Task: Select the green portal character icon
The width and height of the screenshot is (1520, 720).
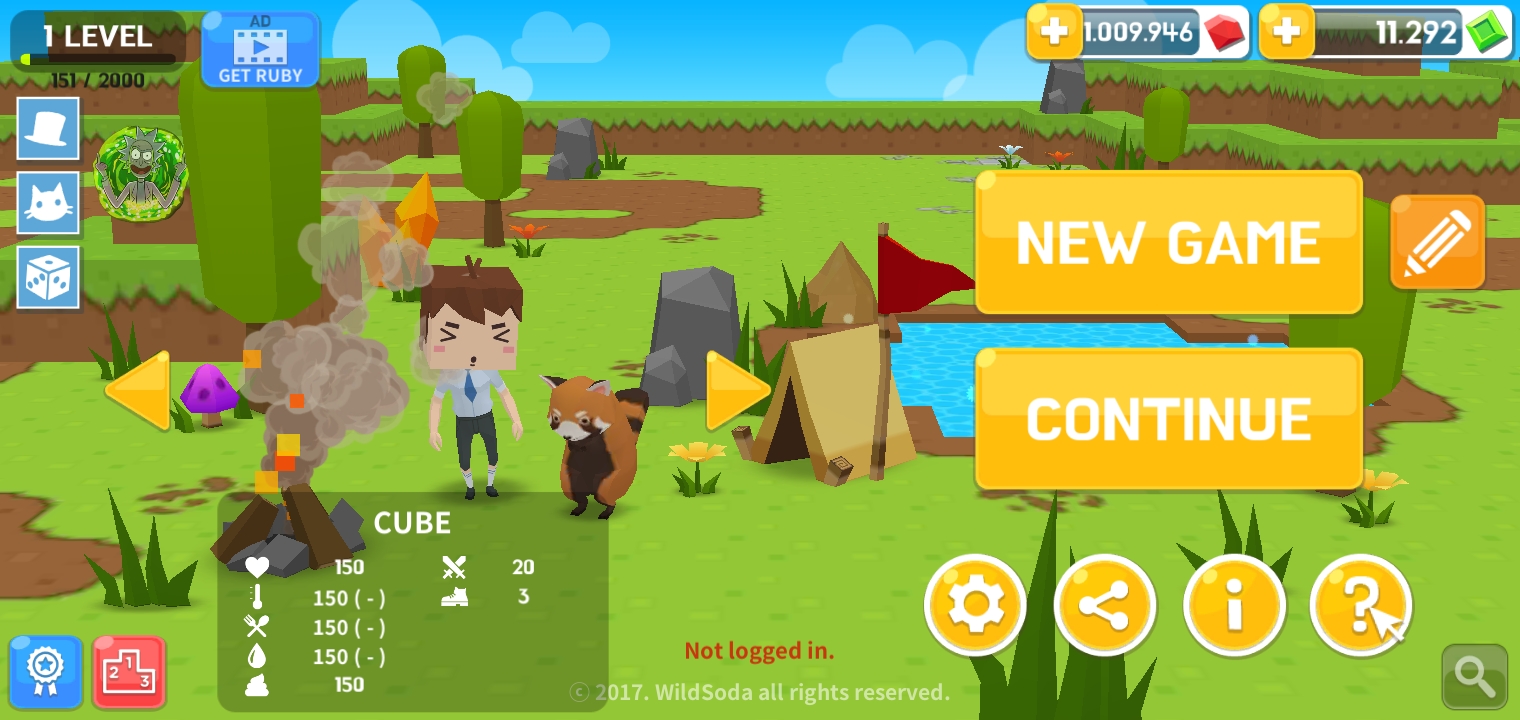Action: [141, 170]
